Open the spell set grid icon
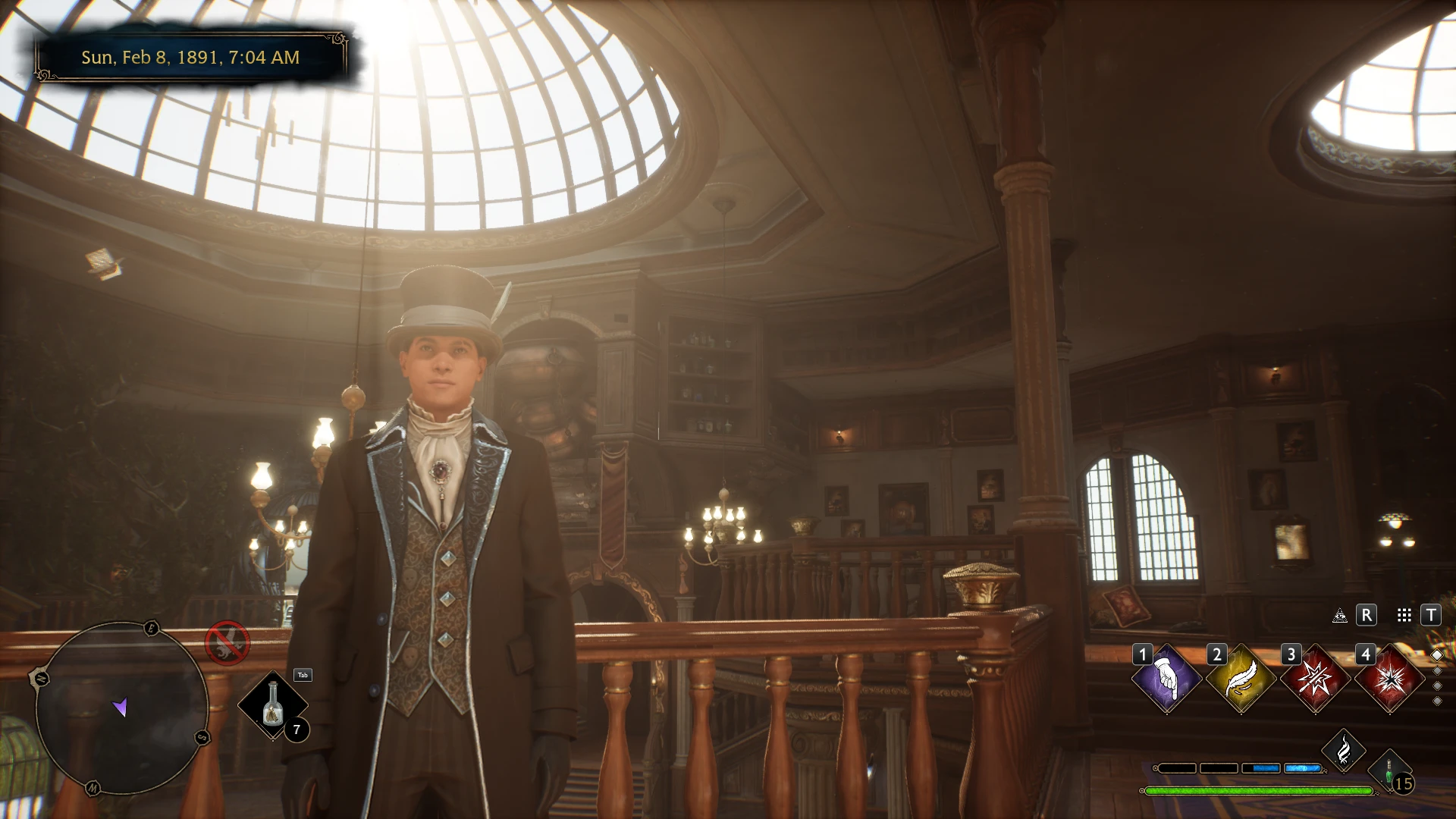 click(1404, 616)
